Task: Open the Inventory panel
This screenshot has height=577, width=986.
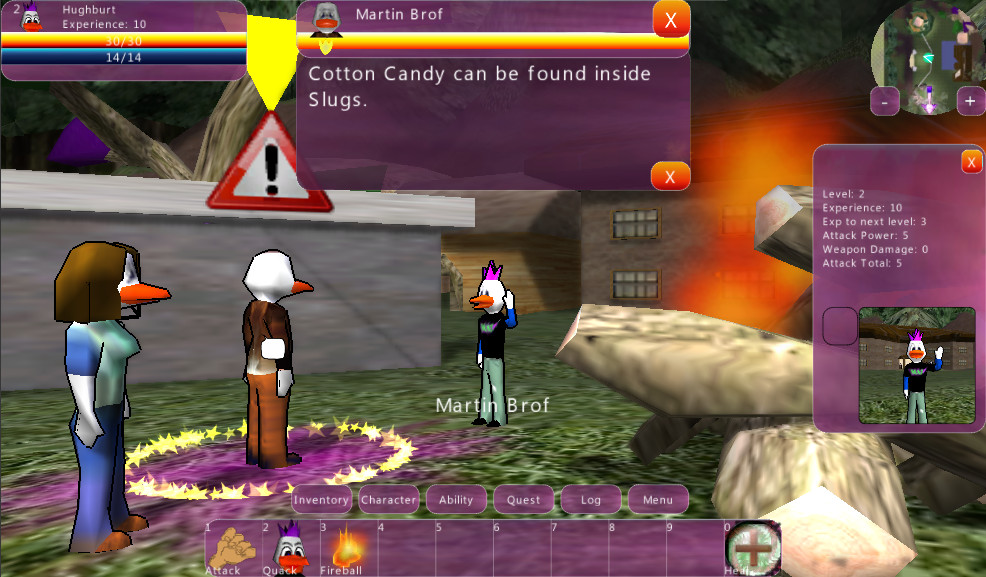Action: pyautogui.click(x=322, y=499)
